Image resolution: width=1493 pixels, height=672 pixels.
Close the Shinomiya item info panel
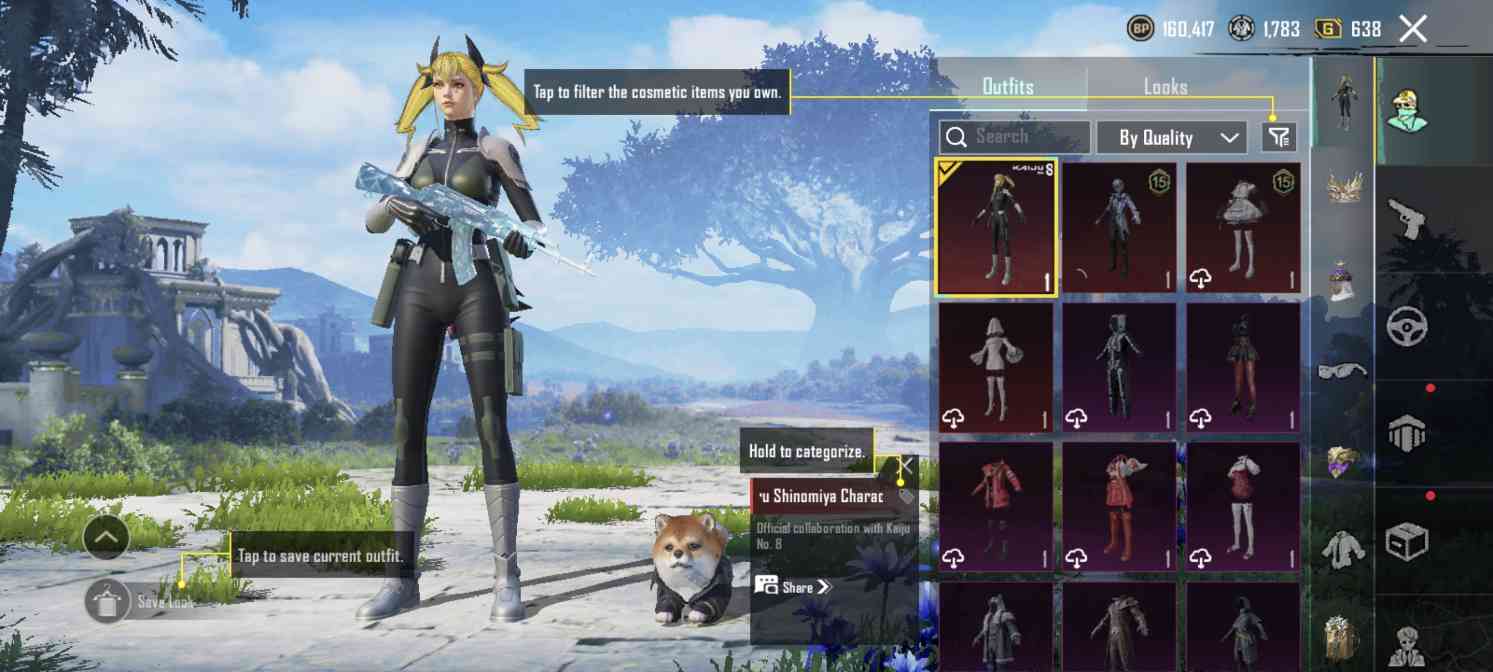pos(906,465)
